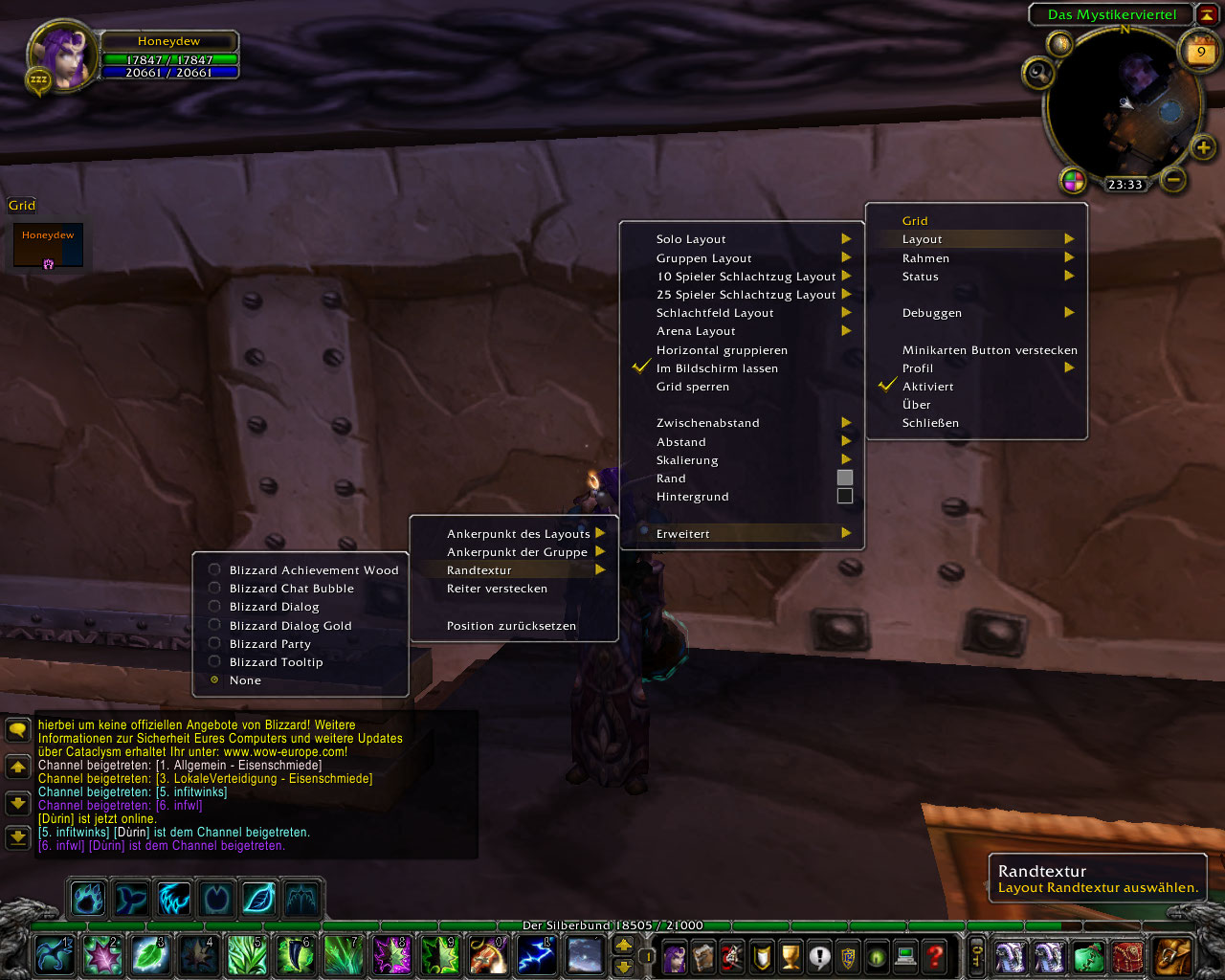The width and height of the screenshot is (1225, 980).
Task: Select the Gruppen Layout entry
Action: click(704, 258)
